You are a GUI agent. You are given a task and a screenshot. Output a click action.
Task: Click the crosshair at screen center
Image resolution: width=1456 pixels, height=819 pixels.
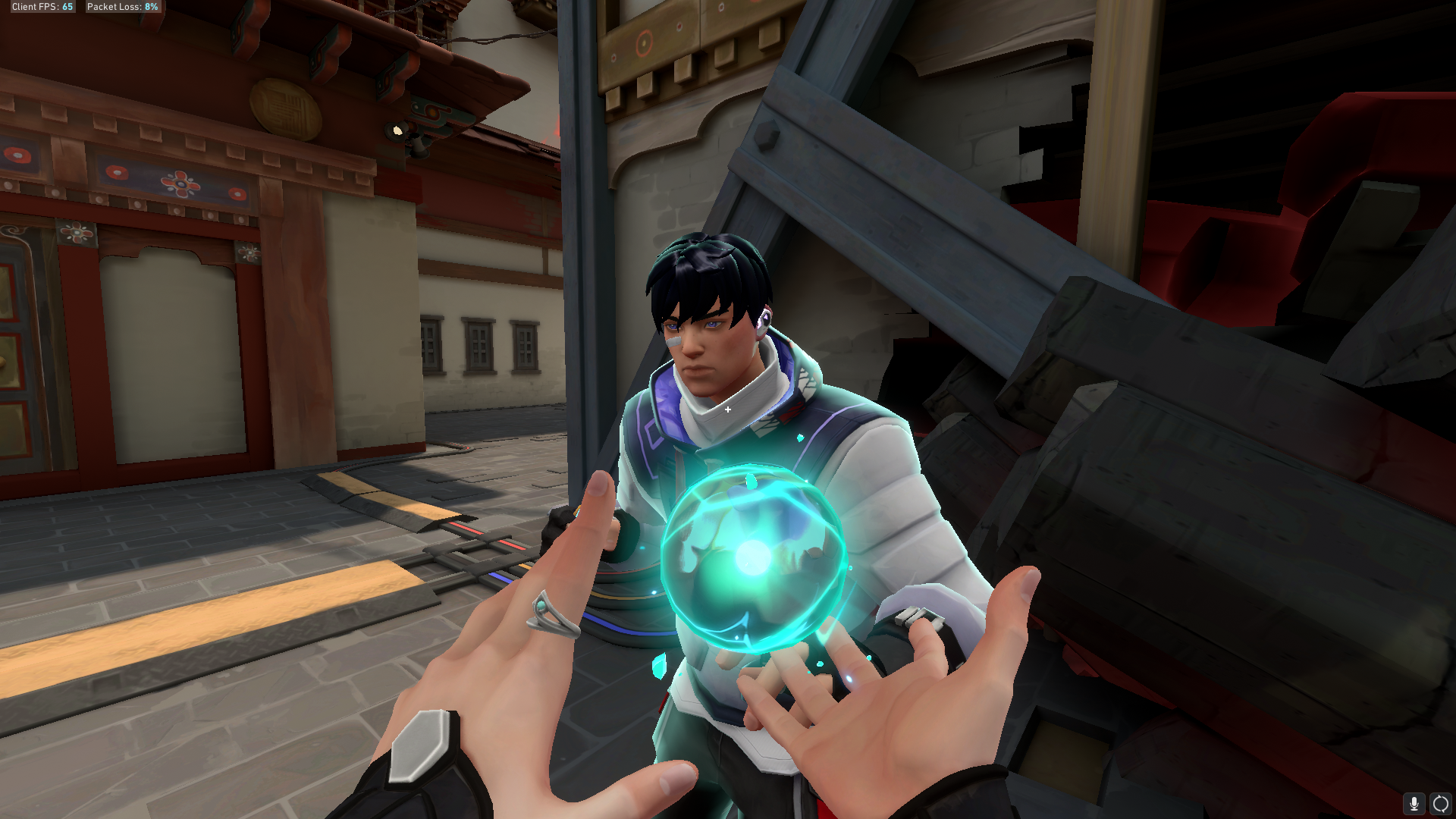tap(728, 409)
